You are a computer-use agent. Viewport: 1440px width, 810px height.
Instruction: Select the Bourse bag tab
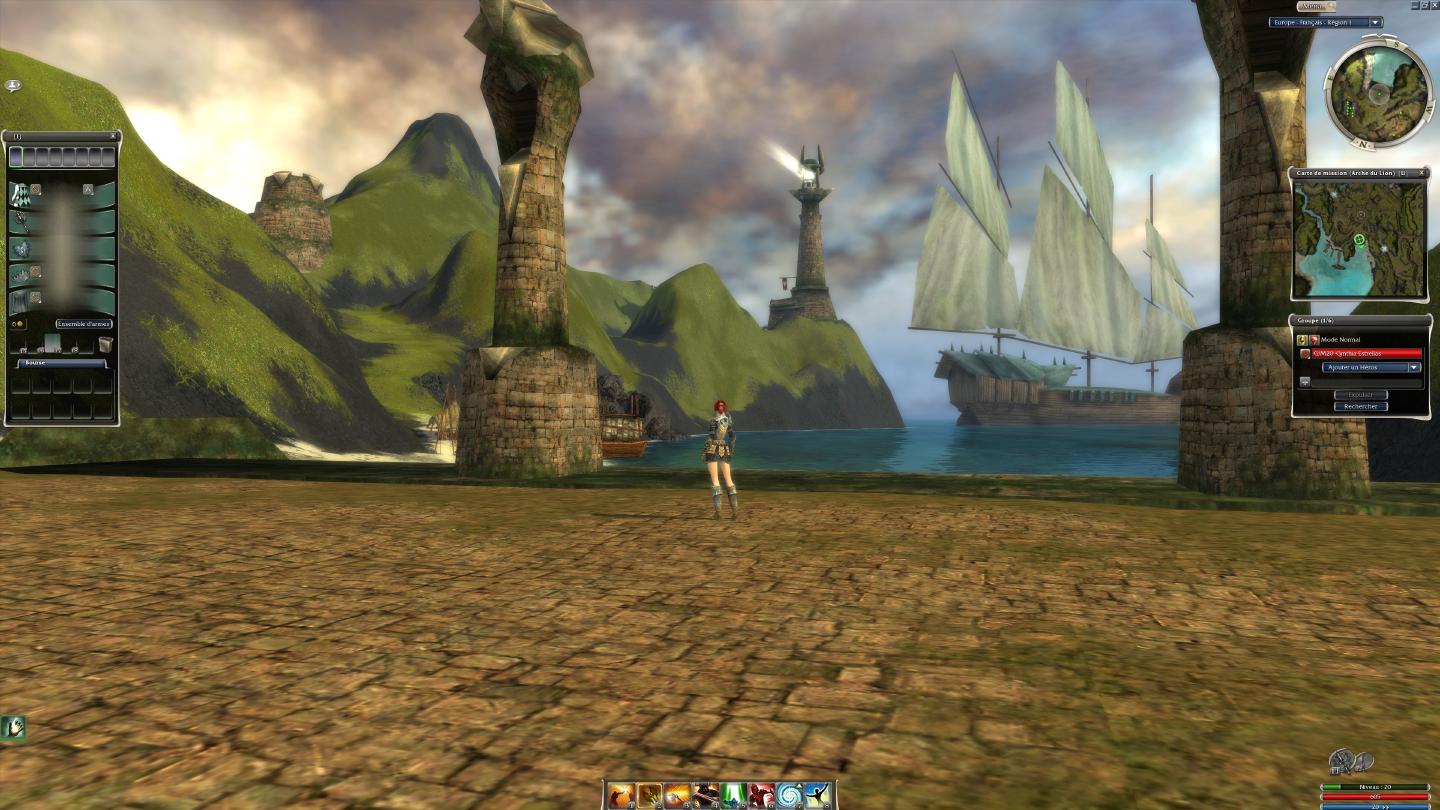[x=62, y=363]
